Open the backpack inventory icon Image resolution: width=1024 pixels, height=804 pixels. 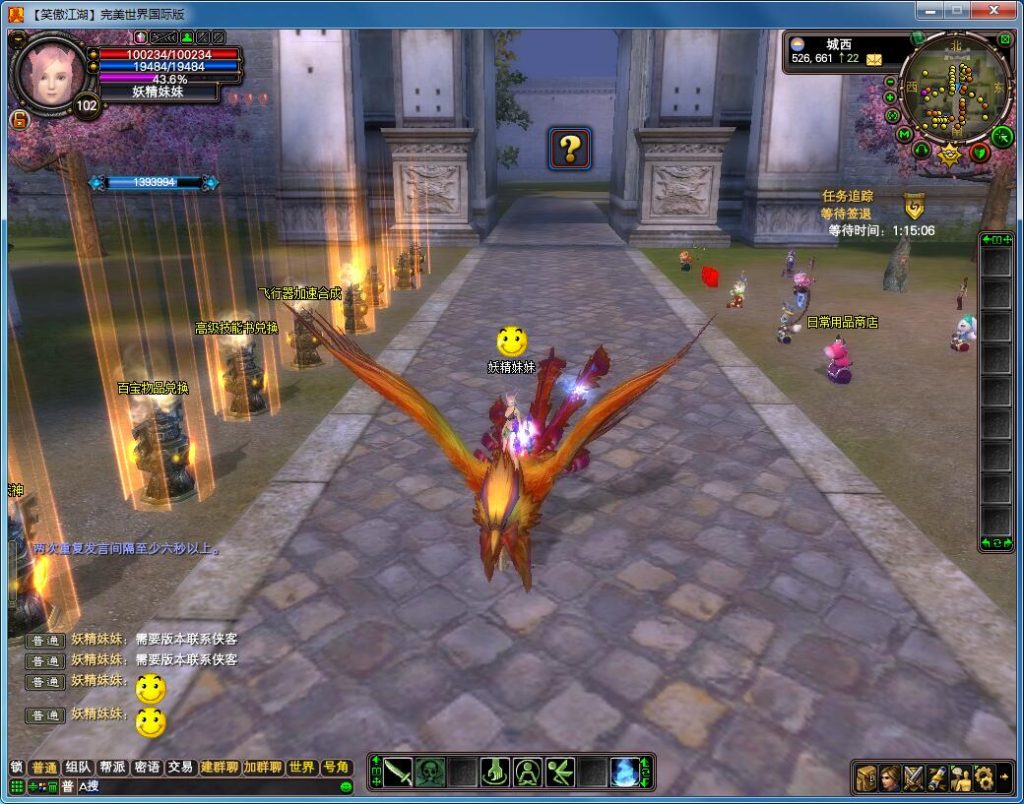click(x=866, y=777)
